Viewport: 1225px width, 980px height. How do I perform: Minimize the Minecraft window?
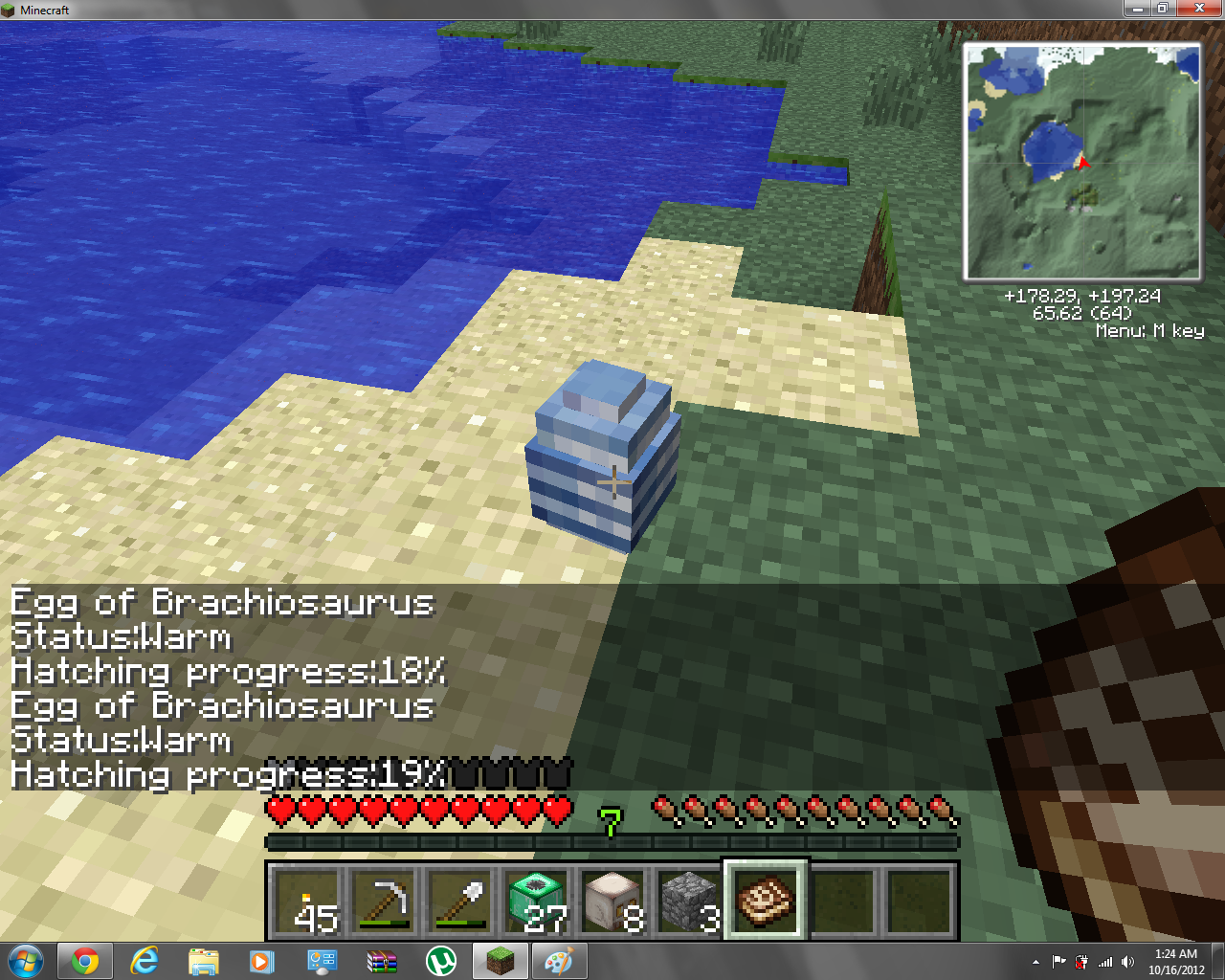1137,9
